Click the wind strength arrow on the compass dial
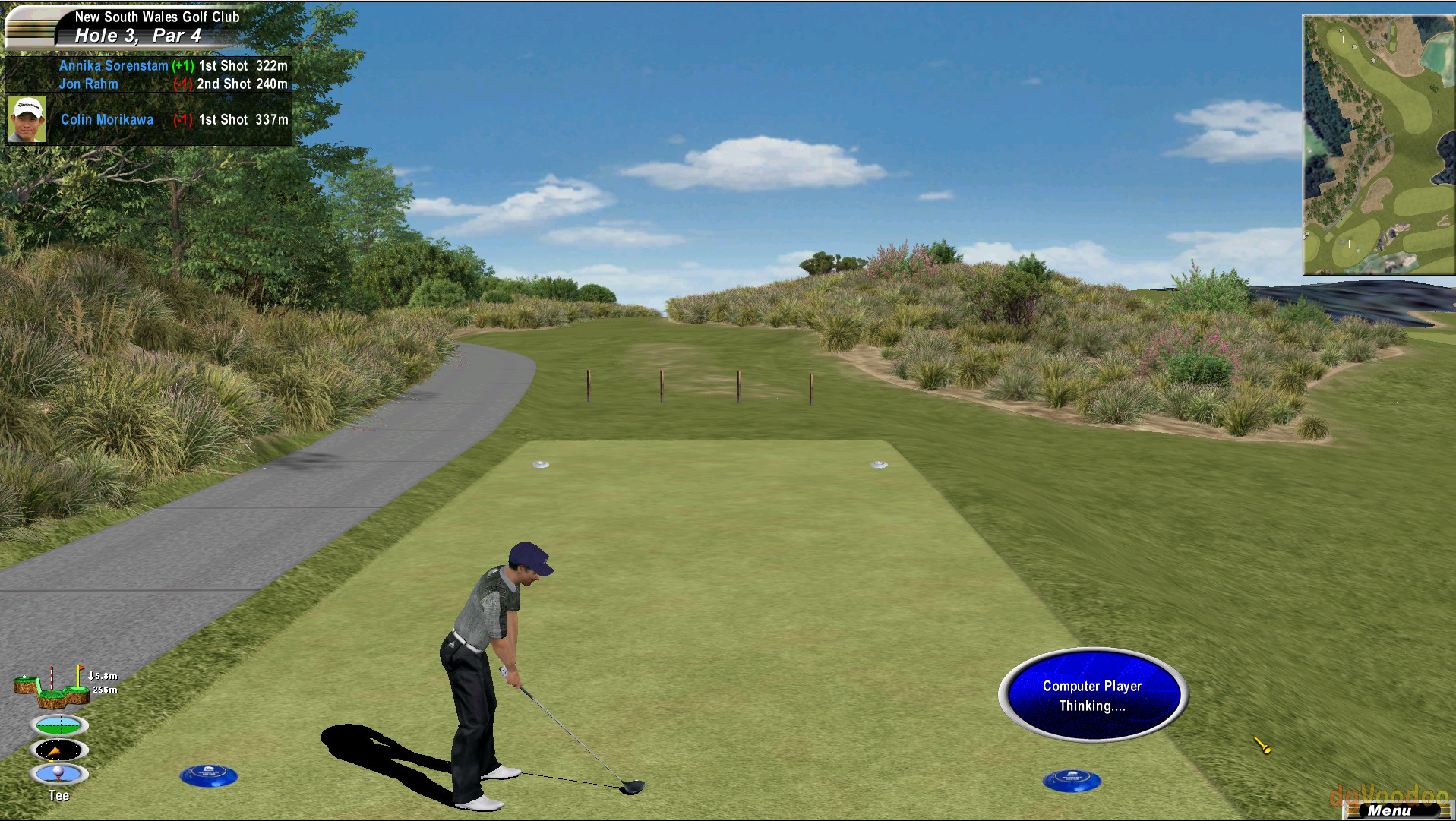1456x821 pixels. pos(55,752)
